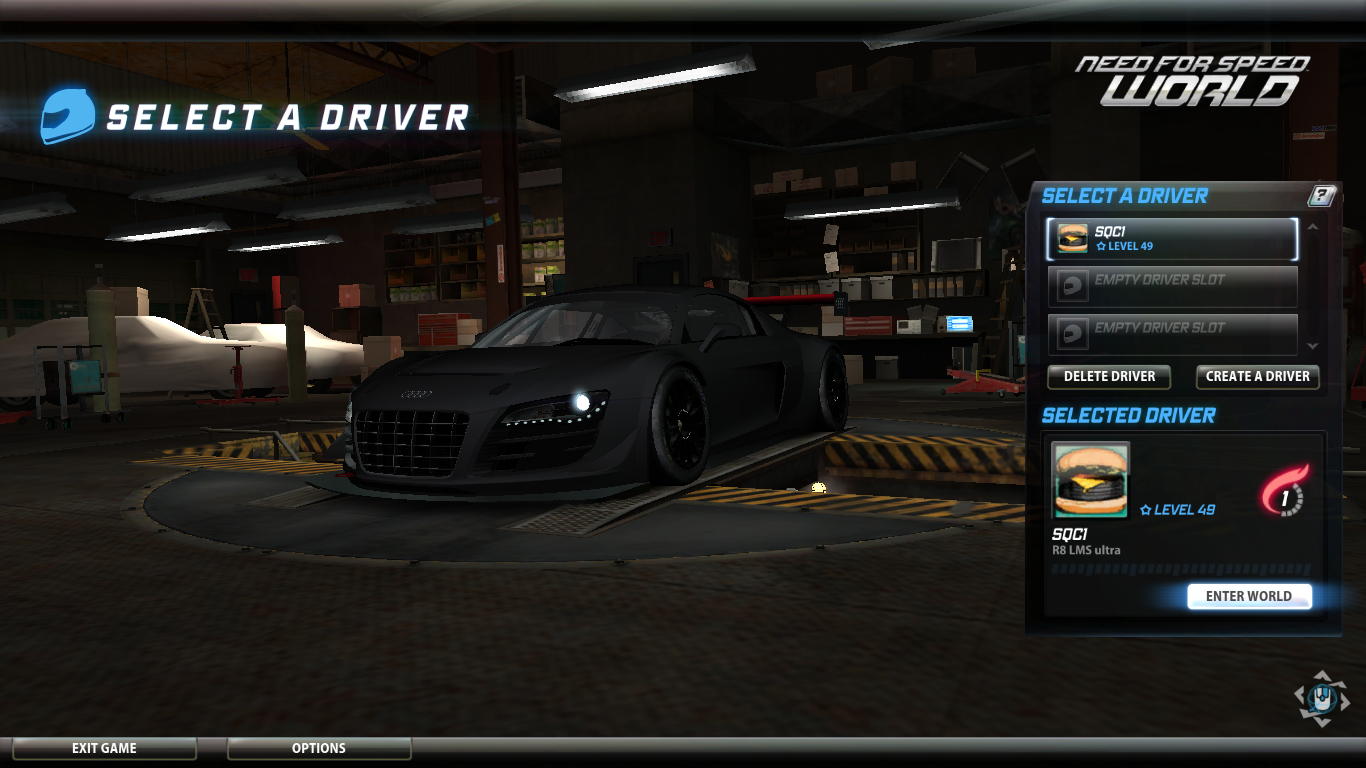The image size is (1366, 768).
Task: Click the Delete Driver button
Action: tap(1109, 377)
